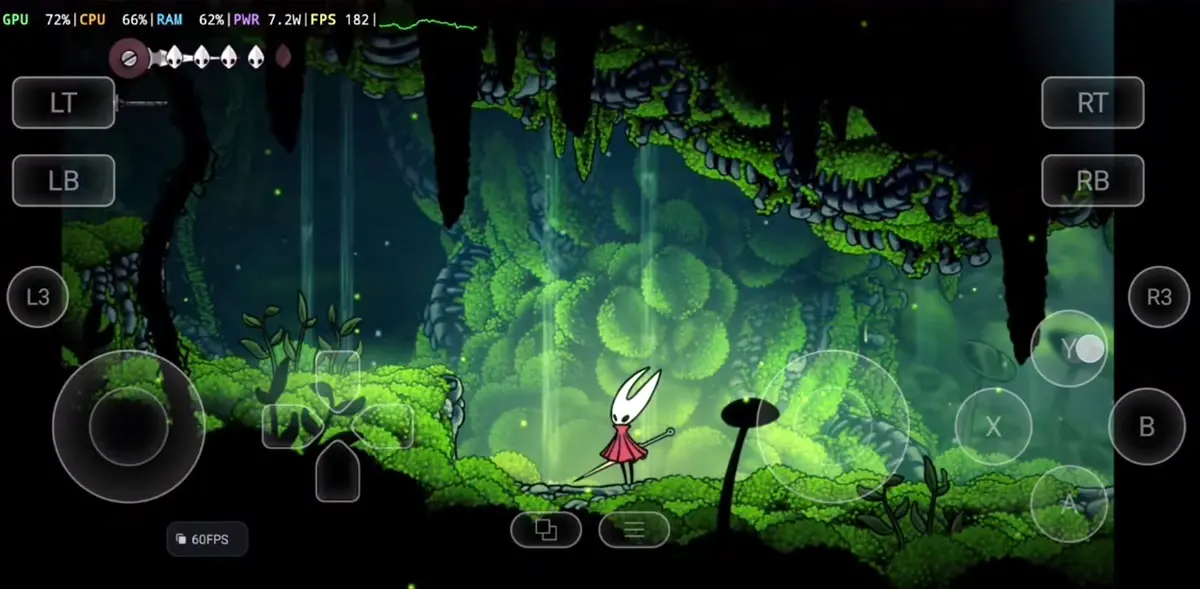
Task: Tap the on-screen A button
Action: coord(1069,504)
